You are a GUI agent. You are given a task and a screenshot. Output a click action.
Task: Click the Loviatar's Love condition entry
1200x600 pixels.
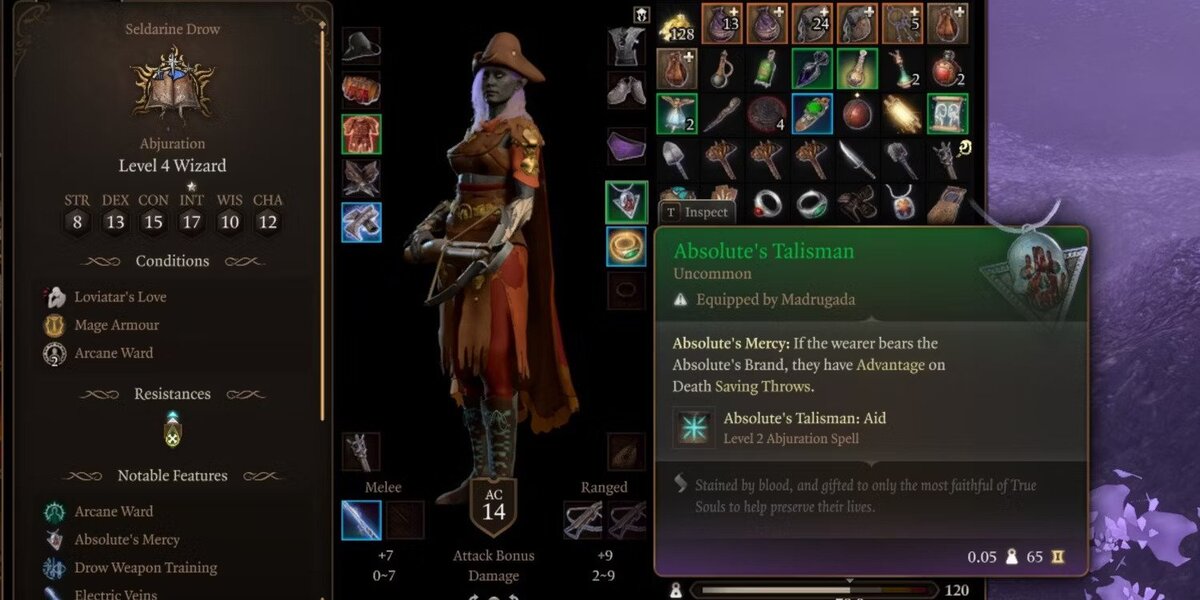(x=120, y=297)
